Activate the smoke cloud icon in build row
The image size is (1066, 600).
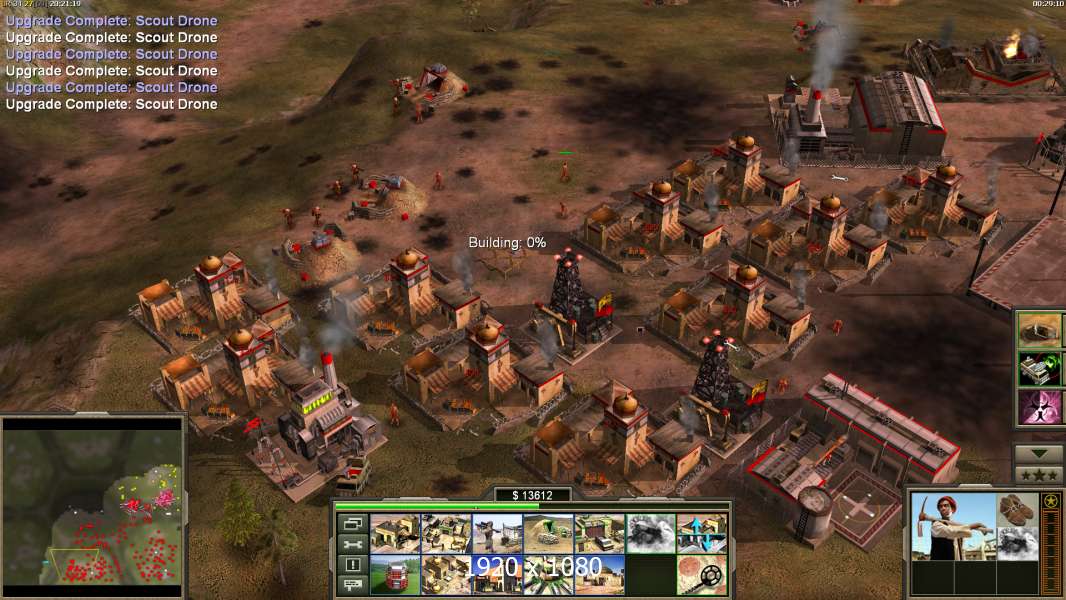pyautogui.click(x=650, y=534)
